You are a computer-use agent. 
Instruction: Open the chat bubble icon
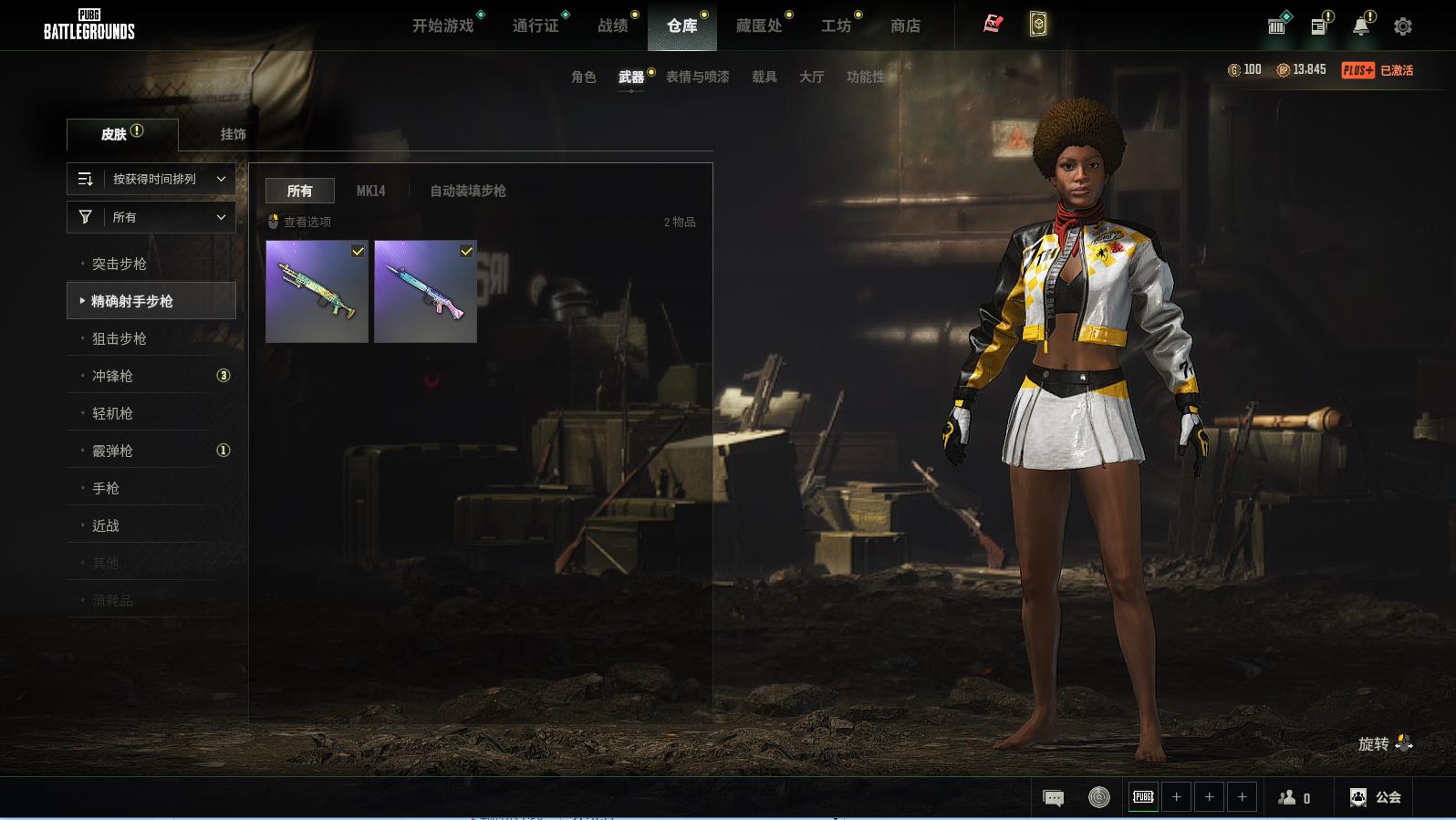[1053, 798]
